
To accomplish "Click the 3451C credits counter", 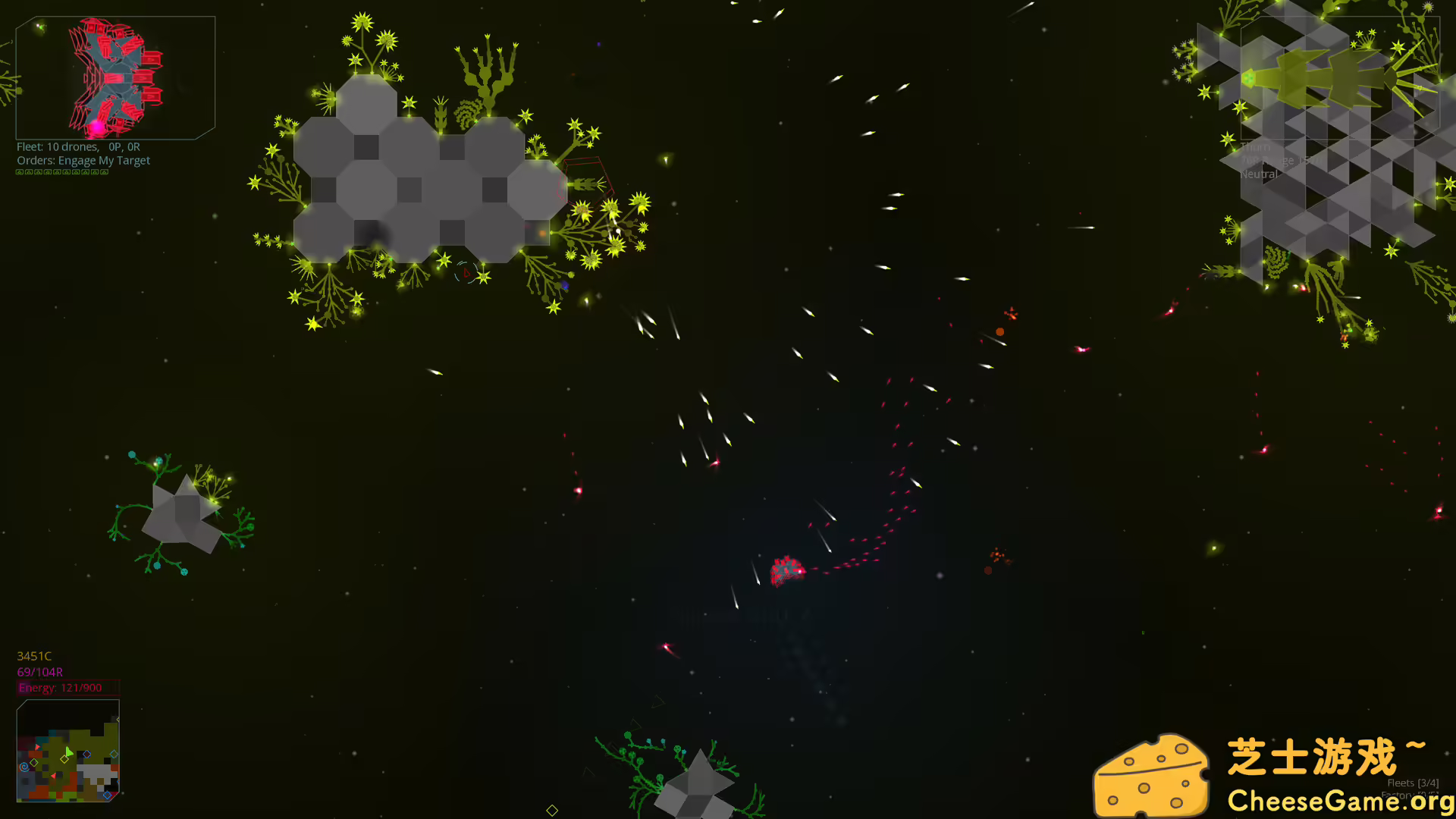I will [x=34, y=656].
